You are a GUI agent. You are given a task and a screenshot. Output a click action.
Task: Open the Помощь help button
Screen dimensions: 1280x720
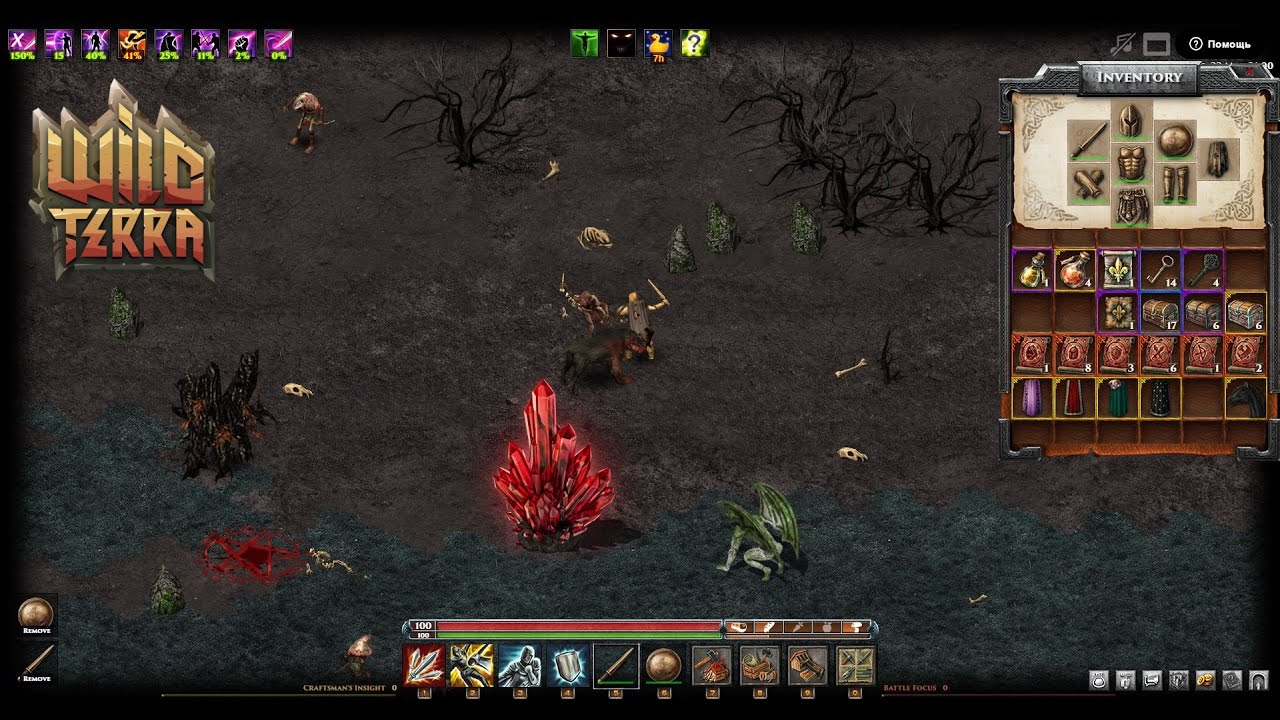pyautogui.click(x=1220, y=44)
